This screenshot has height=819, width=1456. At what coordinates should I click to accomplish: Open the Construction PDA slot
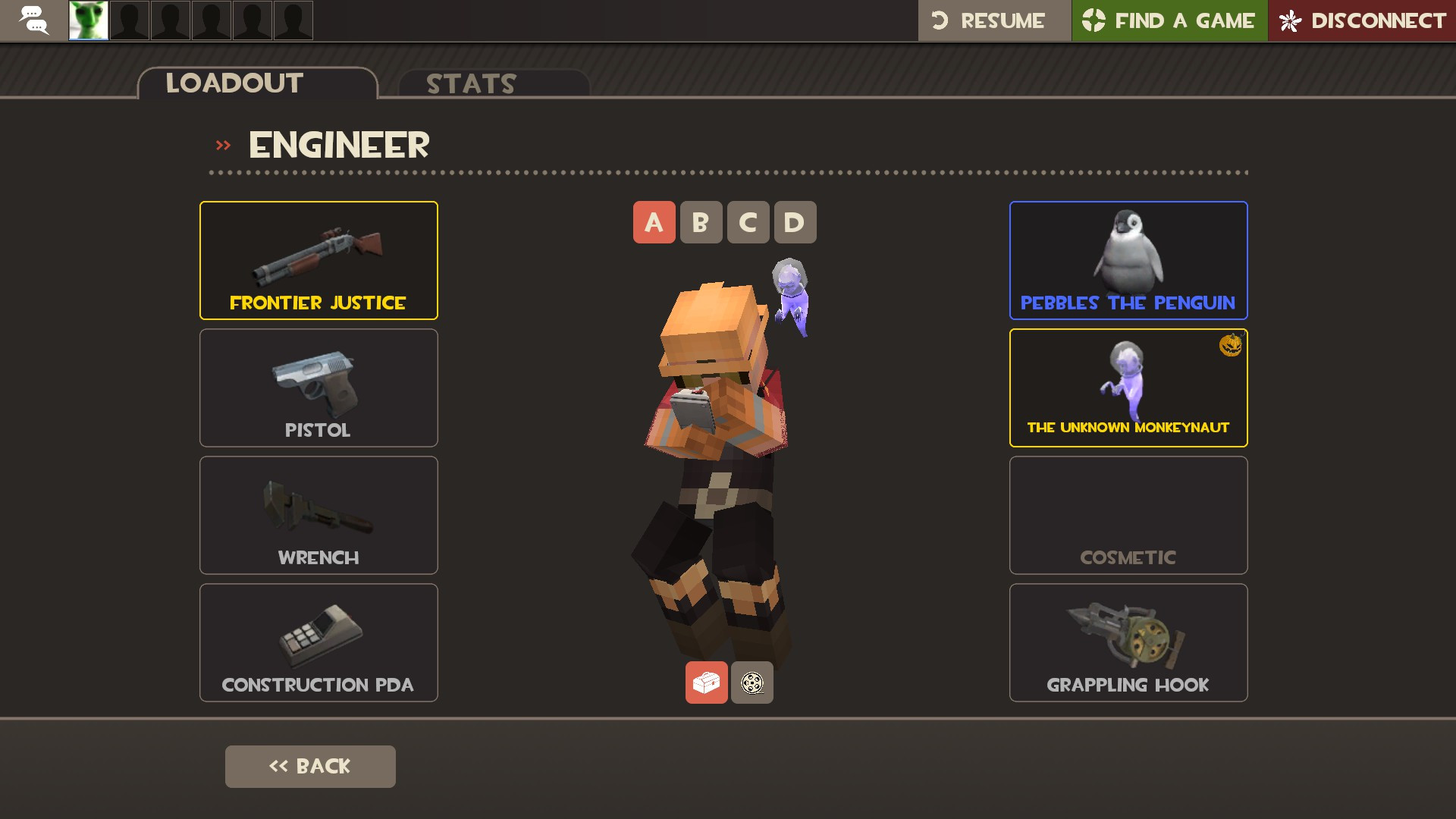coord(318,642)
